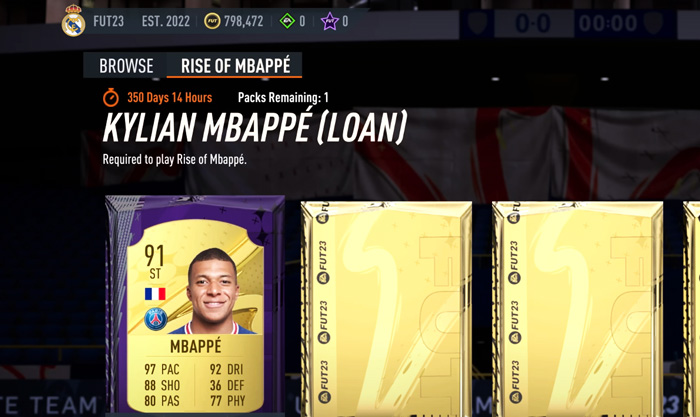Choose the Mbappé 91 ST loan card
This screenshot has width=700, height=417.
[x=194, y=305]
